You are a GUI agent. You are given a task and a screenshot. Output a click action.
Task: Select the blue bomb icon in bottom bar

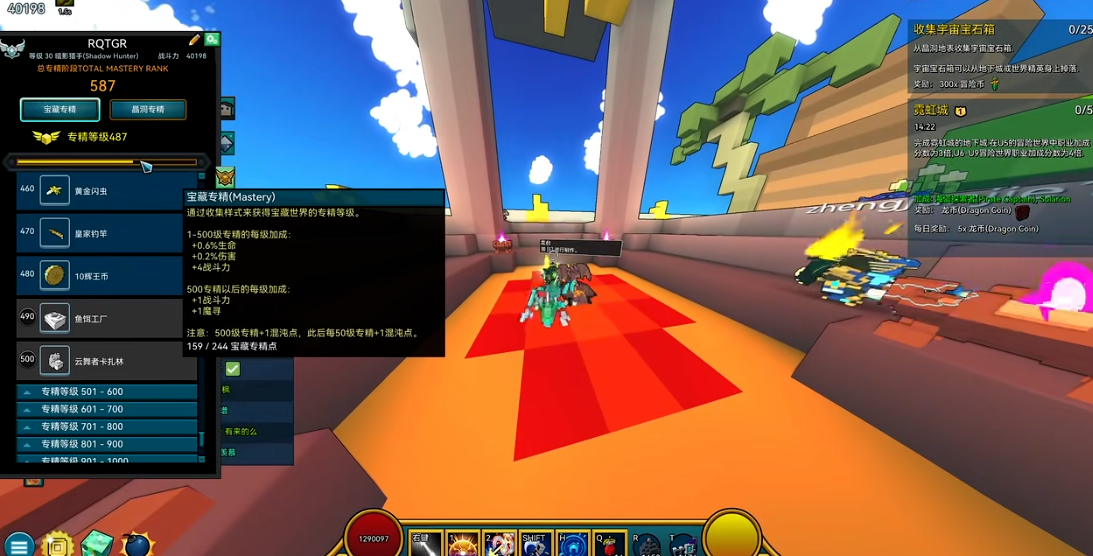tap(136, 545)
